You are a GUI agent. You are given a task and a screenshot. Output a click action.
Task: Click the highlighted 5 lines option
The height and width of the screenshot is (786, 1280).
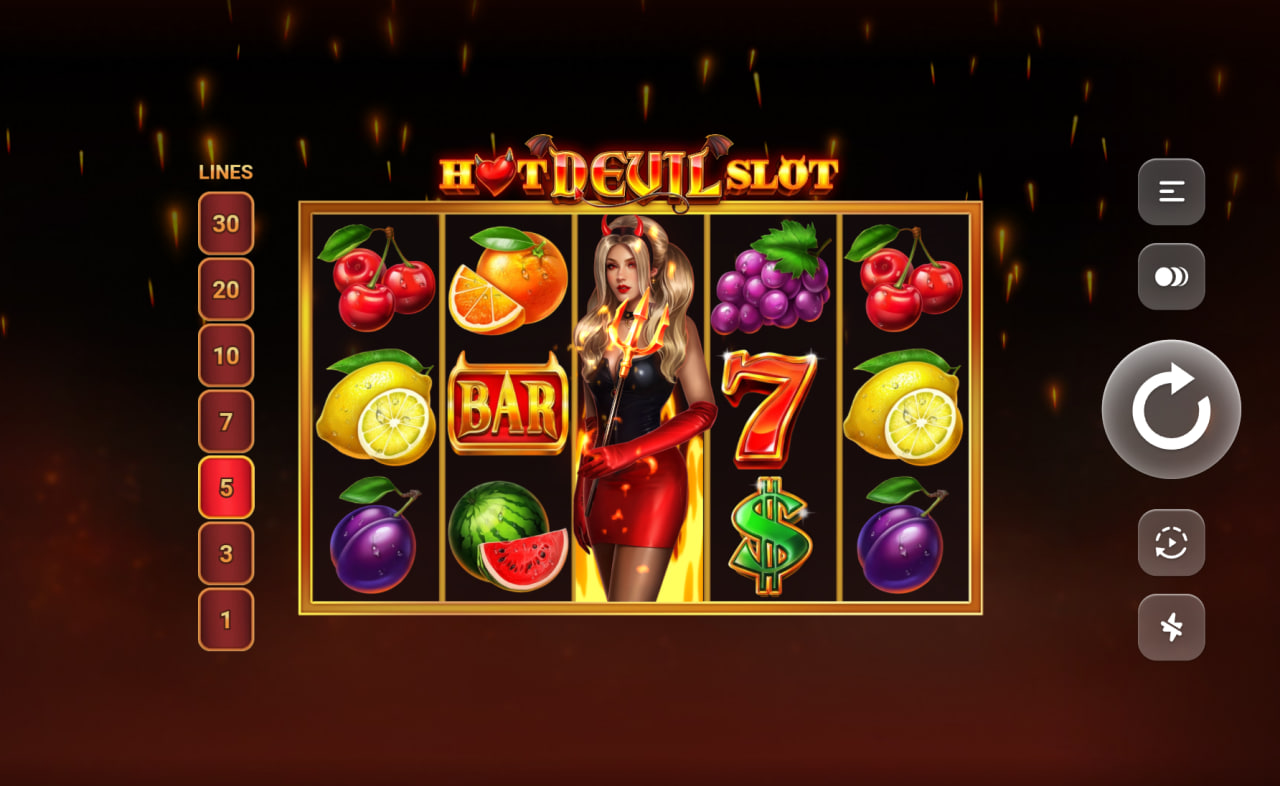227,489
